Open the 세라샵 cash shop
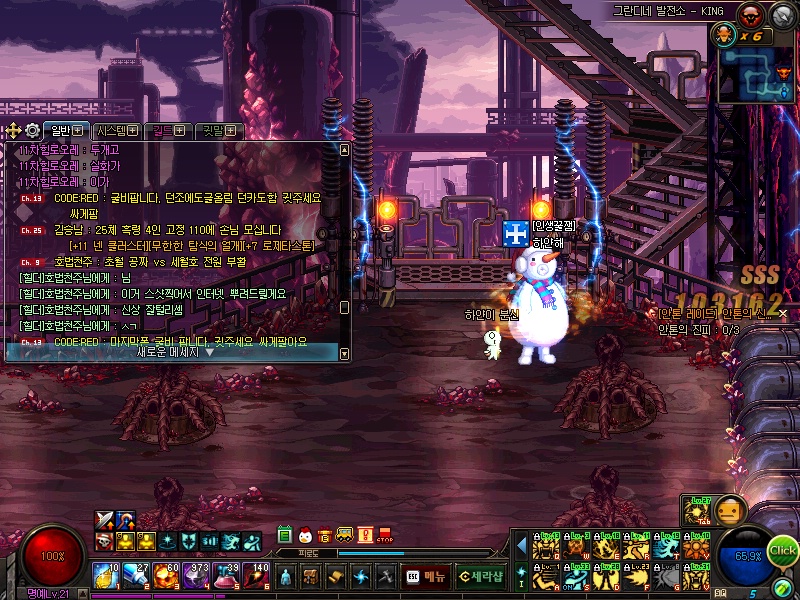800x600 pixels. coord(480,576)
